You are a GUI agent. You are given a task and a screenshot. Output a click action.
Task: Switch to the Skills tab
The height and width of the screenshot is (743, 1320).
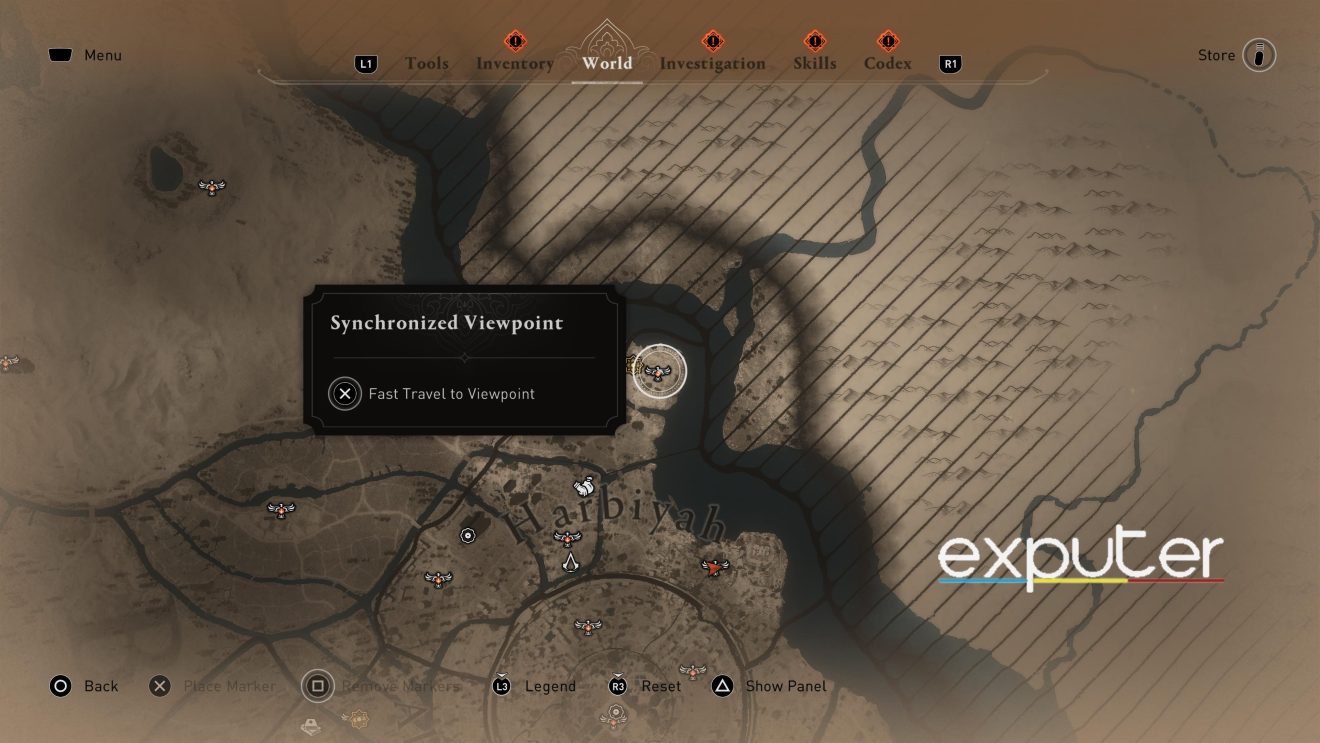[814, 63]
